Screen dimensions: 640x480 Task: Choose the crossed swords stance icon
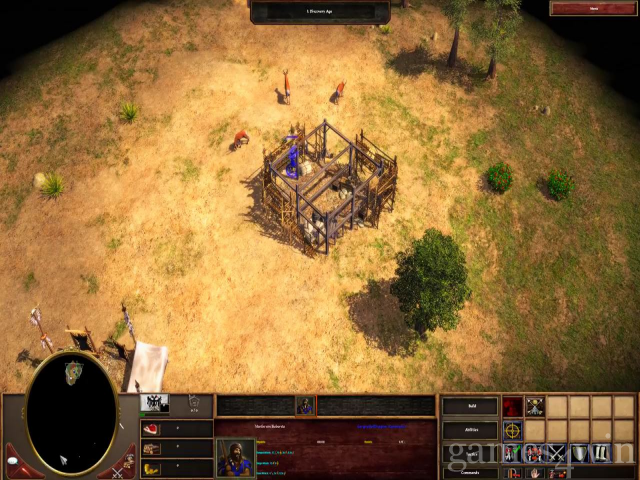(557, 453)
